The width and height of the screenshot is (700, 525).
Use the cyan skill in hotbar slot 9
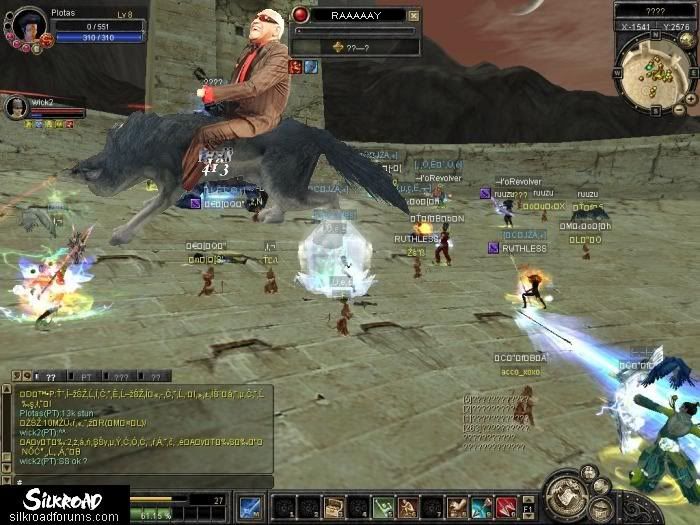click(x=482, y=507)
